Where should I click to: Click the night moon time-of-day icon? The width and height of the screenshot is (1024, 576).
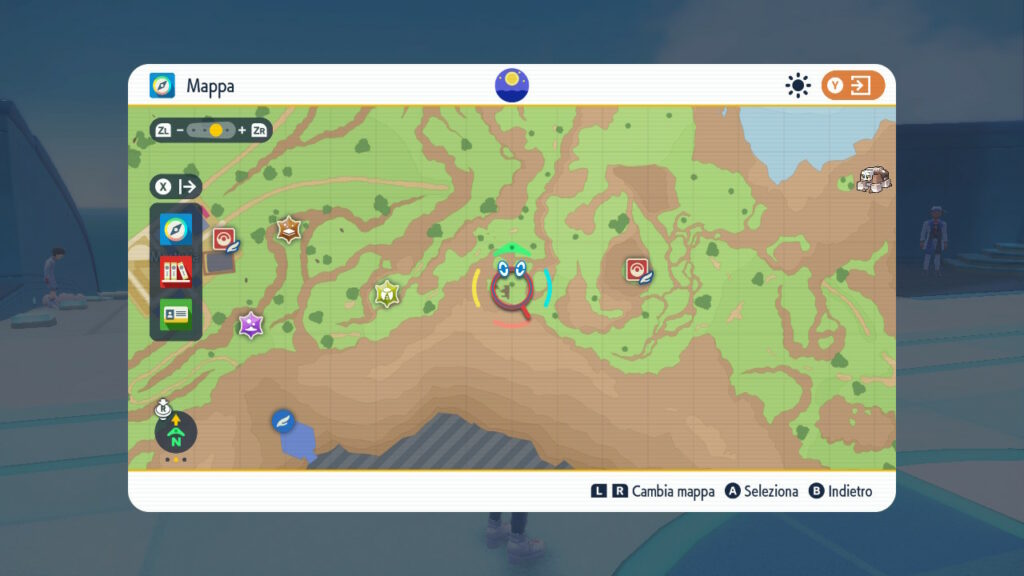512,85
